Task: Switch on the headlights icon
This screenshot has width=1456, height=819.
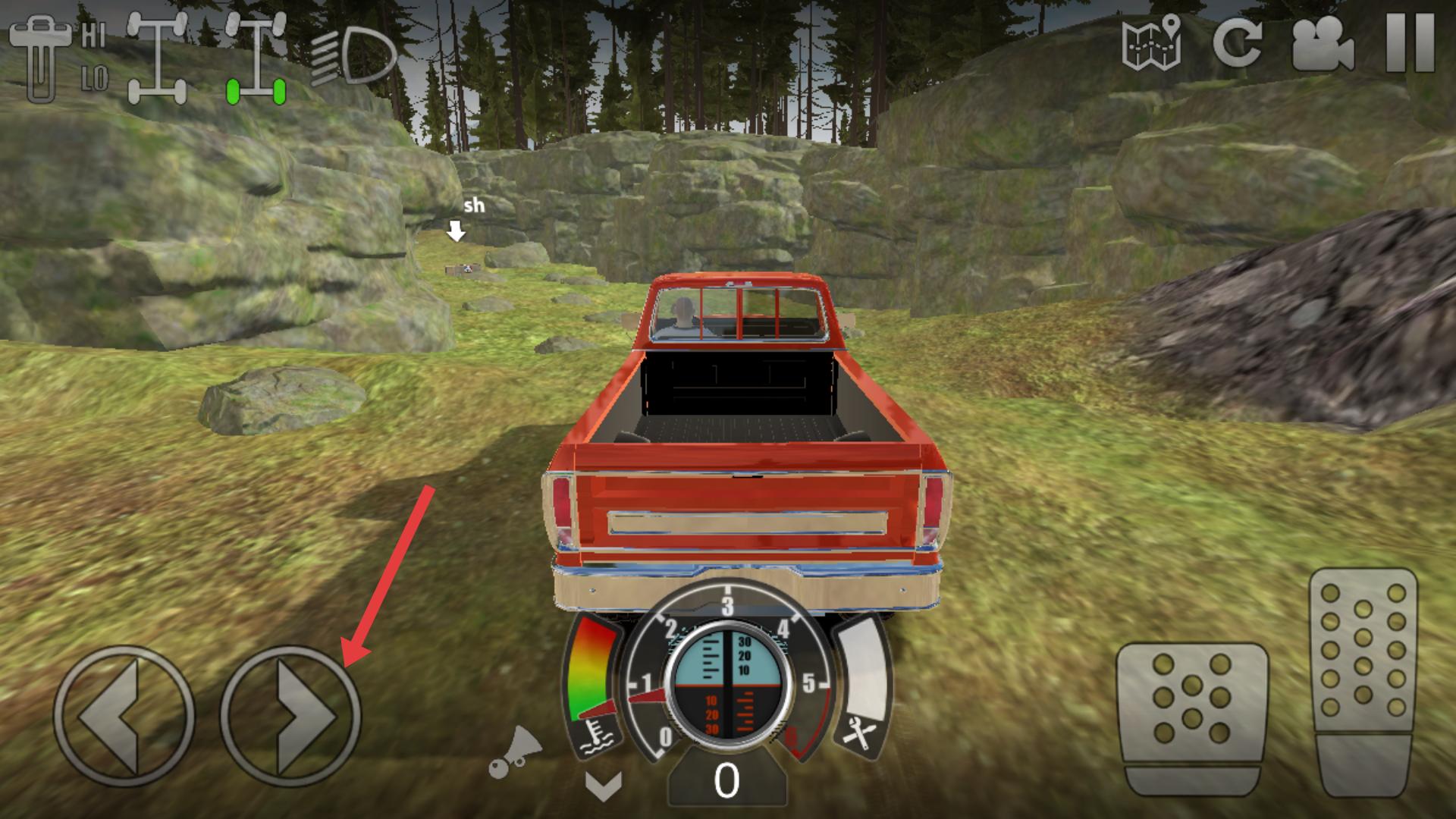Action: click(x=355, y=56)
